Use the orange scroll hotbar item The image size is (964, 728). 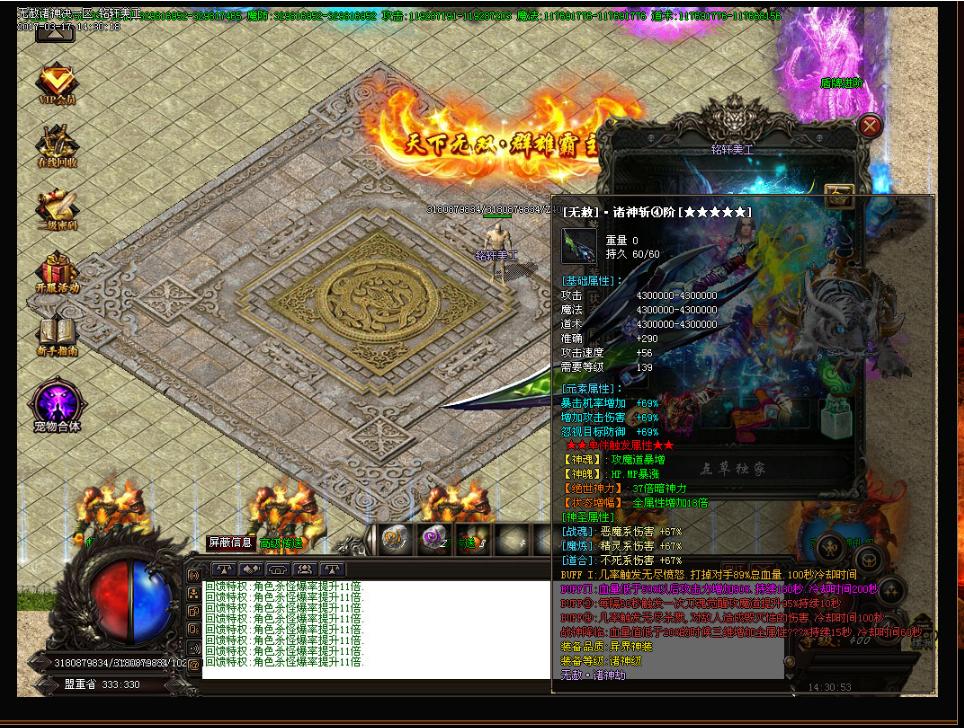point(394,538)
